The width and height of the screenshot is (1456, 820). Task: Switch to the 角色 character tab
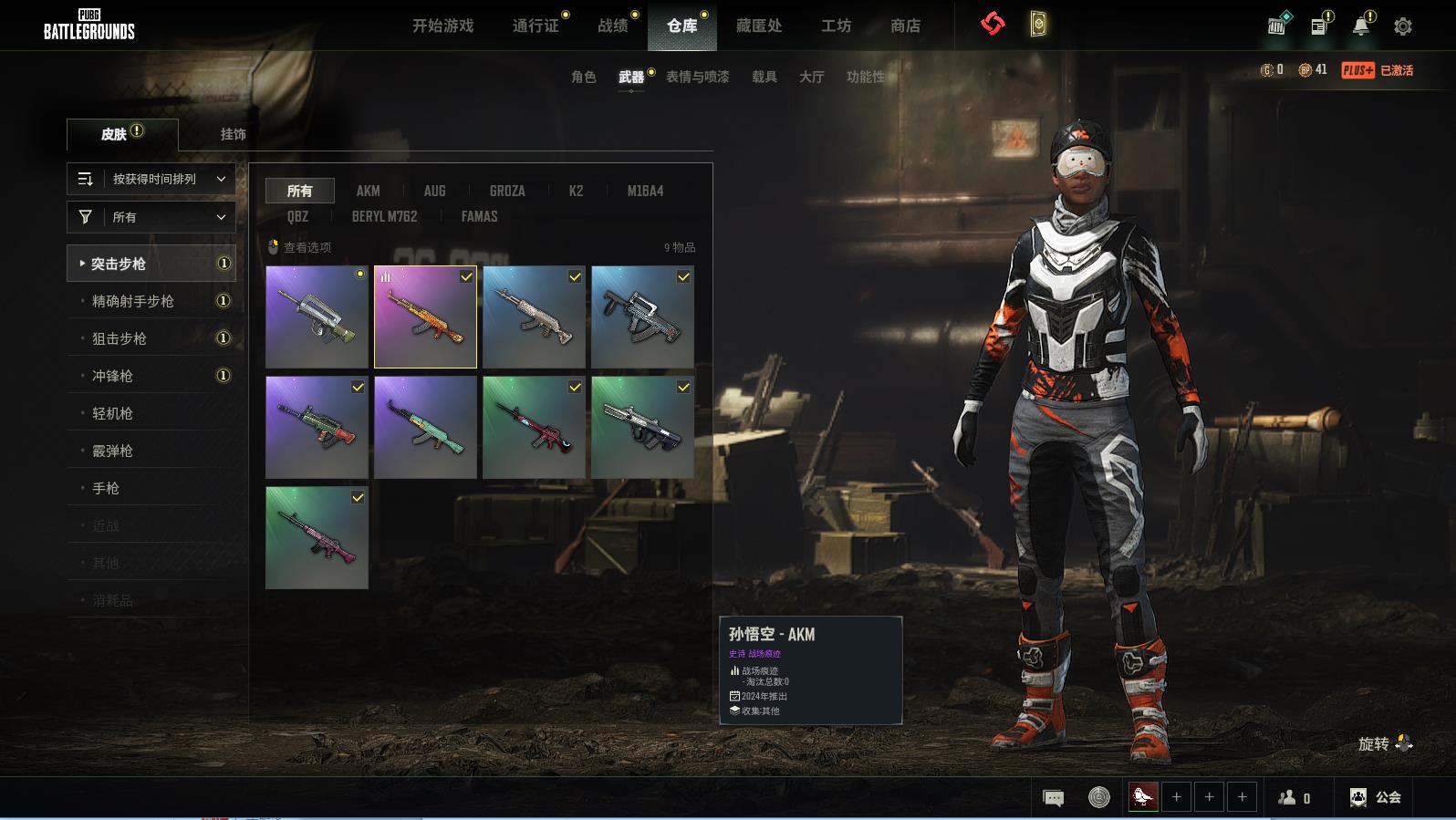click(x=583, y=77)
